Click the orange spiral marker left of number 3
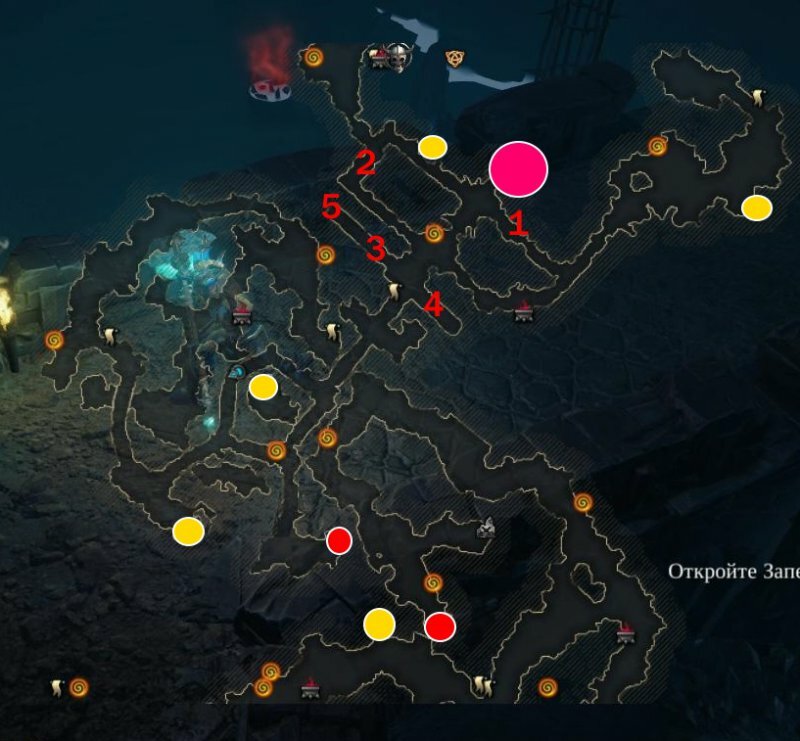This screenshot has width=800, height=741. (x=325, y=254)
